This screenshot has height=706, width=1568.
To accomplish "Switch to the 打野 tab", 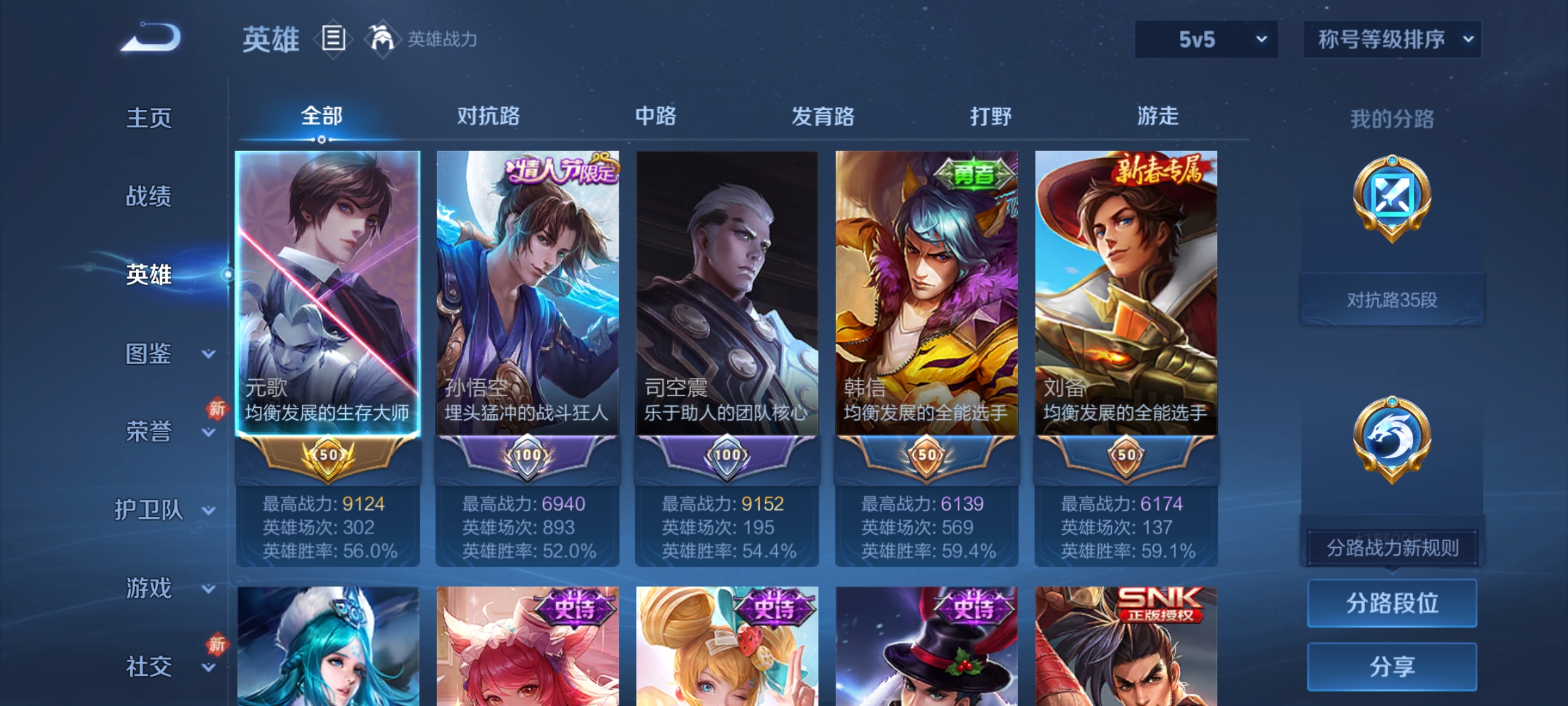I will (x=990, y=118).
